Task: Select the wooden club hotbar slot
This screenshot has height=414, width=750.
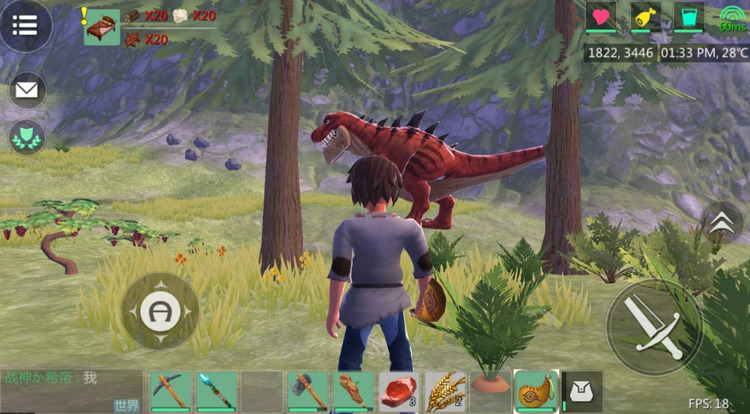Action: click(x=353, y=391)
